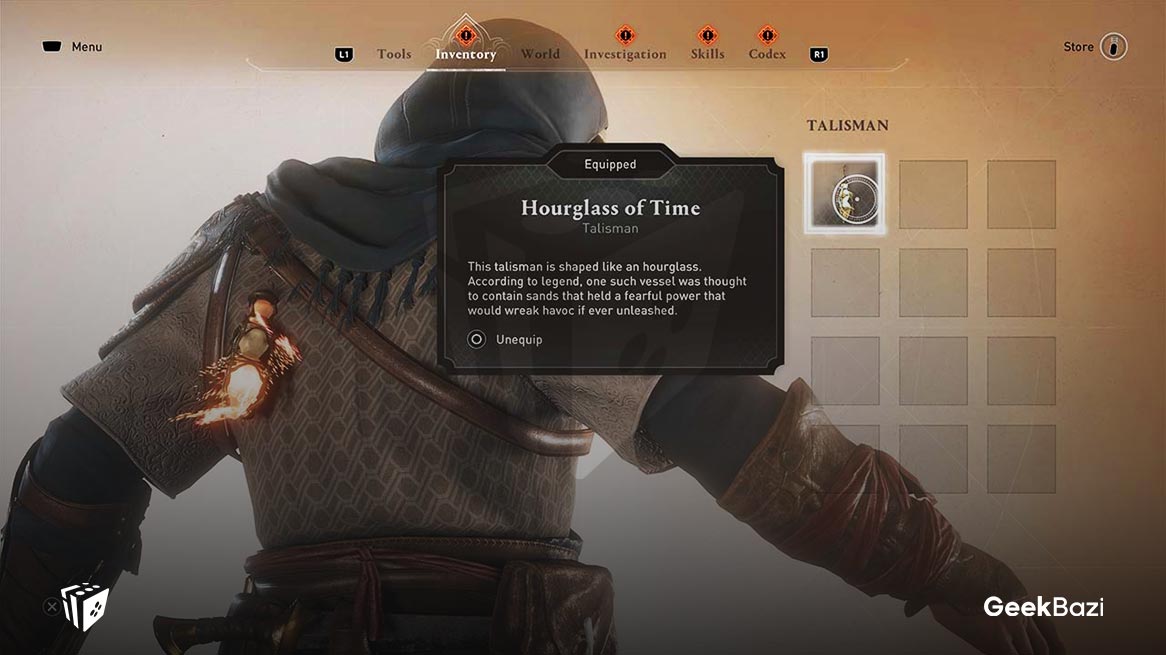Open the Codex tab
Image resolution: width=1166 pixels, height=655 pixels.
[x=767, y=54]
